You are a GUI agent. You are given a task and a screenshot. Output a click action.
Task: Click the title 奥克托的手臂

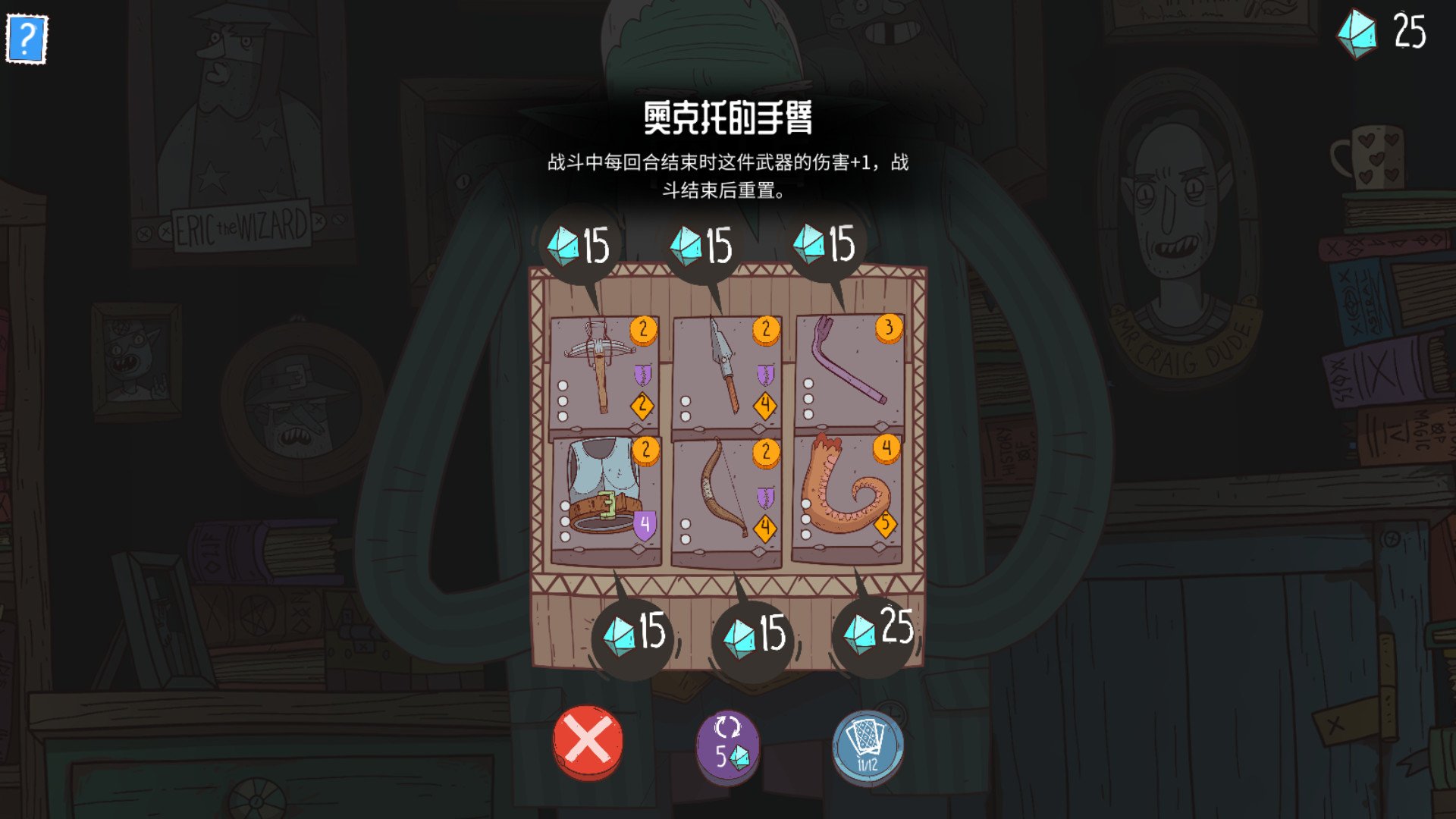click(728, 115)
